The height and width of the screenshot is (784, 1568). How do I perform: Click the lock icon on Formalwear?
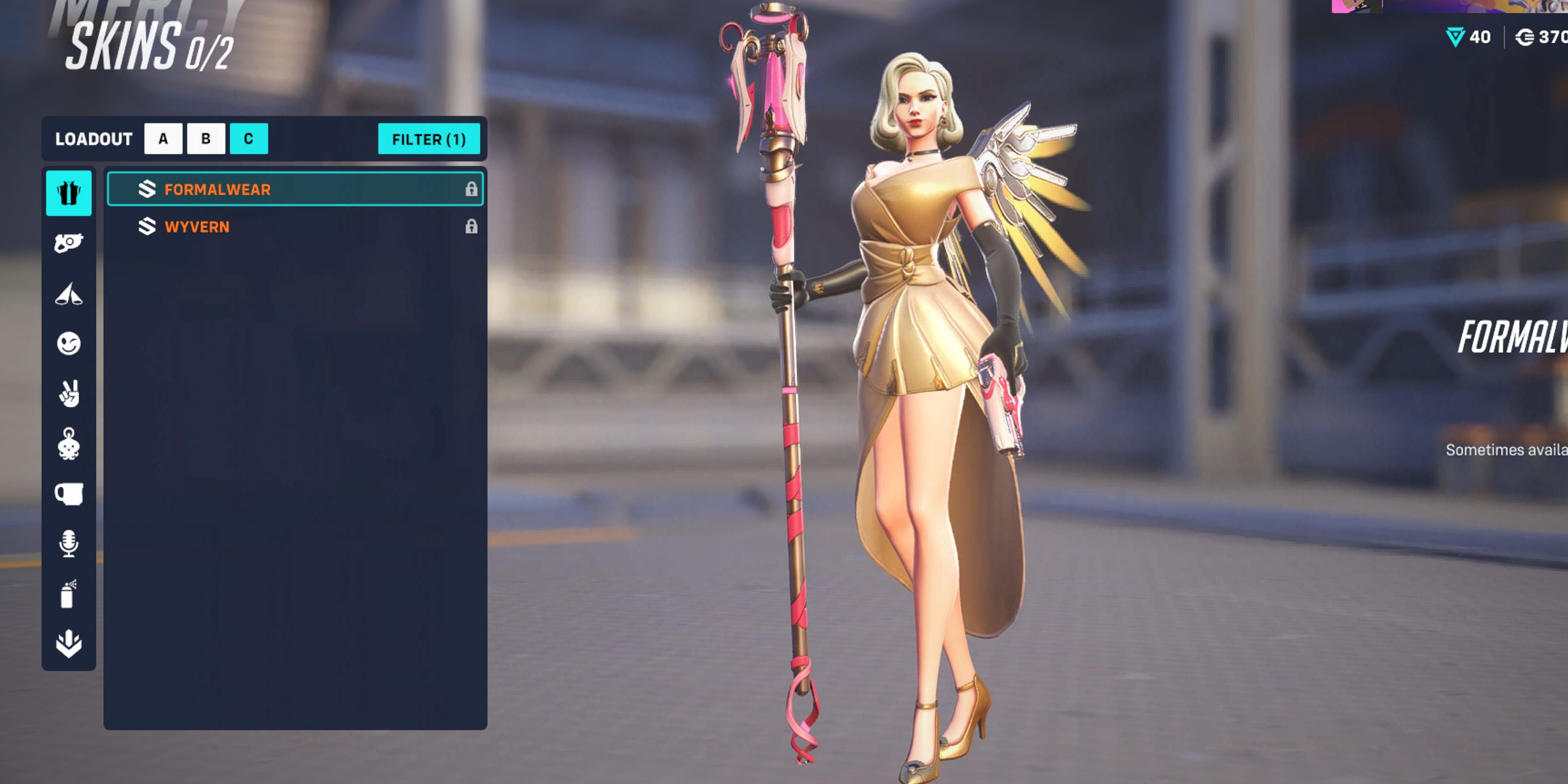pyautogui.click(x=472, y=189)
